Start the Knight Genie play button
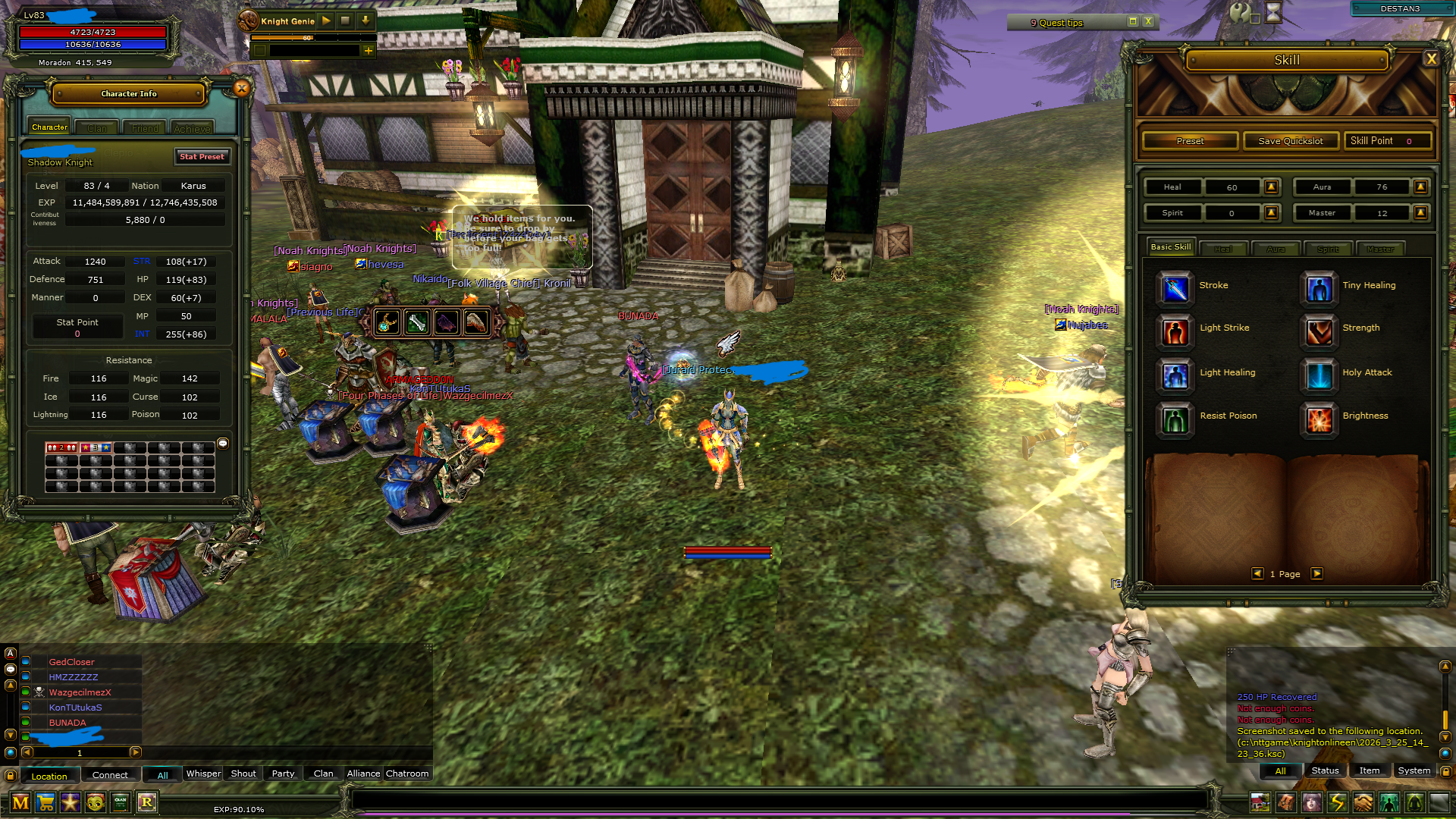Screen dimensions: 1456x819 tap(326, 20)
